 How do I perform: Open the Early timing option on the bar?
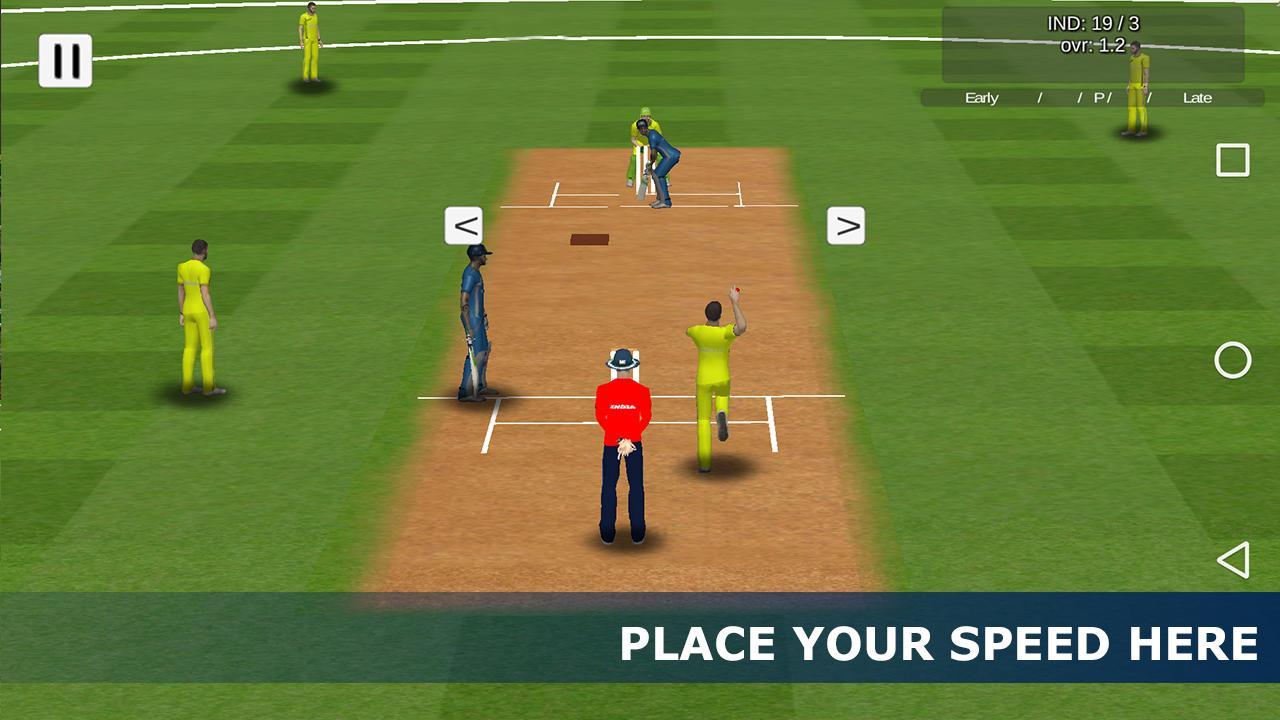click(980, 98)
